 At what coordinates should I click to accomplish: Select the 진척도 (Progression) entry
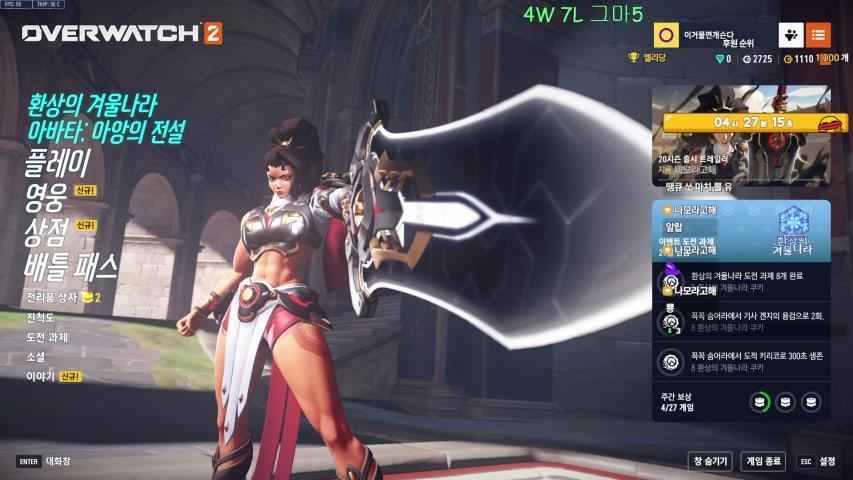pyautogui.click(x=40, y=318)
